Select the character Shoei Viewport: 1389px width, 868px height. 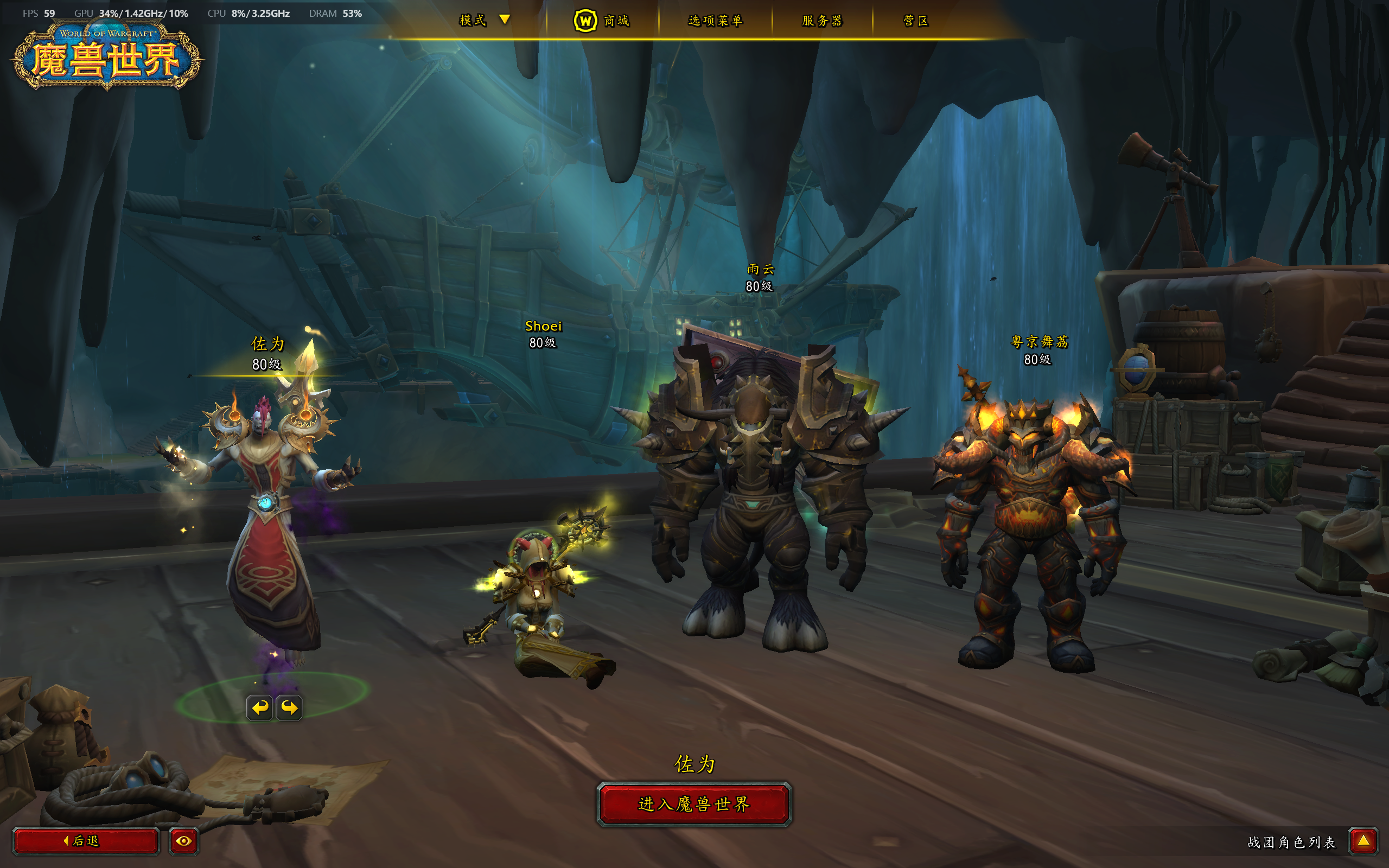tap(543, 333)
